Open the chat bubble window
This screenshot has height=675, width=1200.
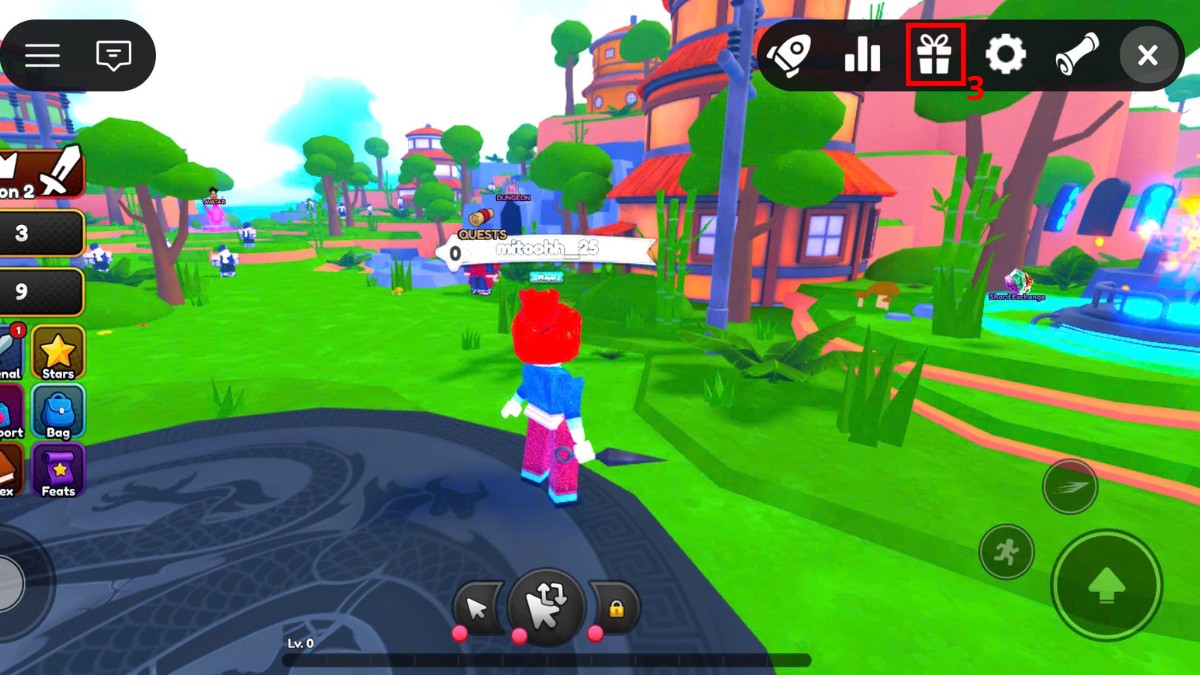(x=114, y=55)
